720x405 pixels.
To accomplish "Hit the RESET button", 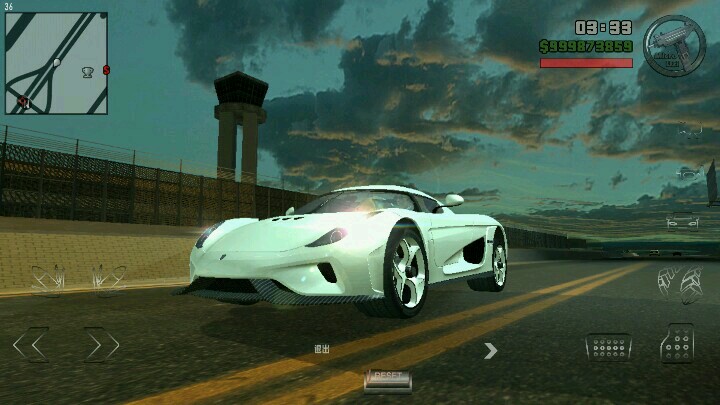I will [x=387, y=378].
